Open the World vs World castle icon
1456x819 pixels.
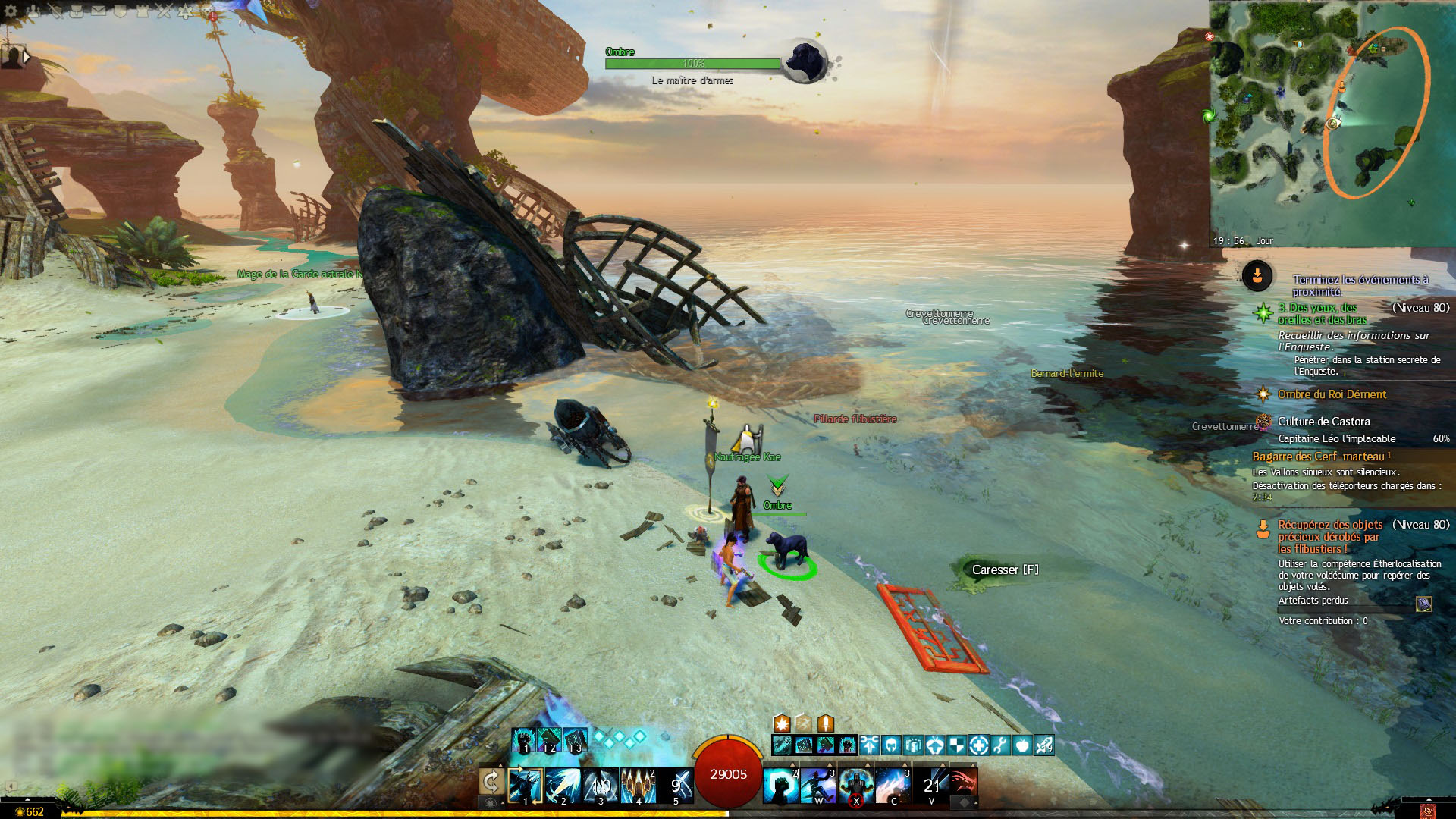pos(142,11)
